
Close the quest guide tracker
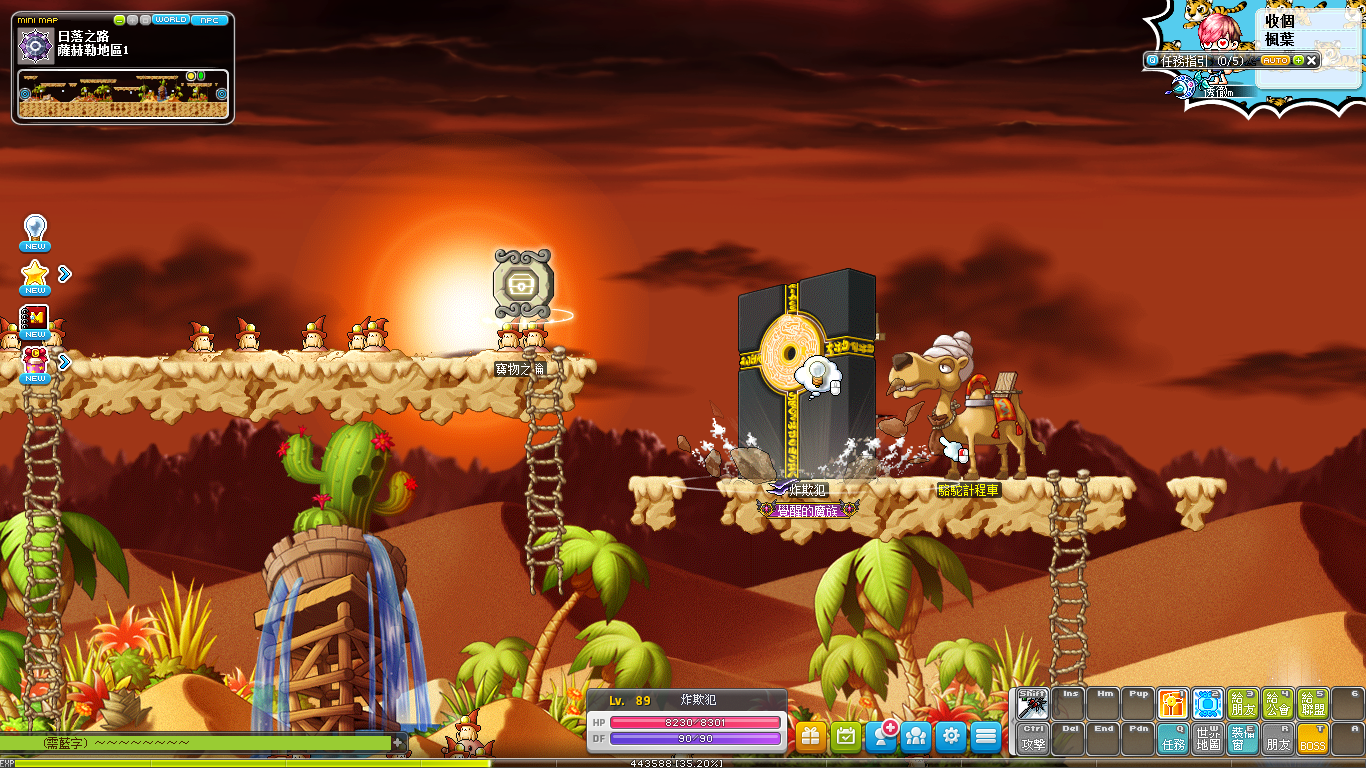[x=1312, y=61]
